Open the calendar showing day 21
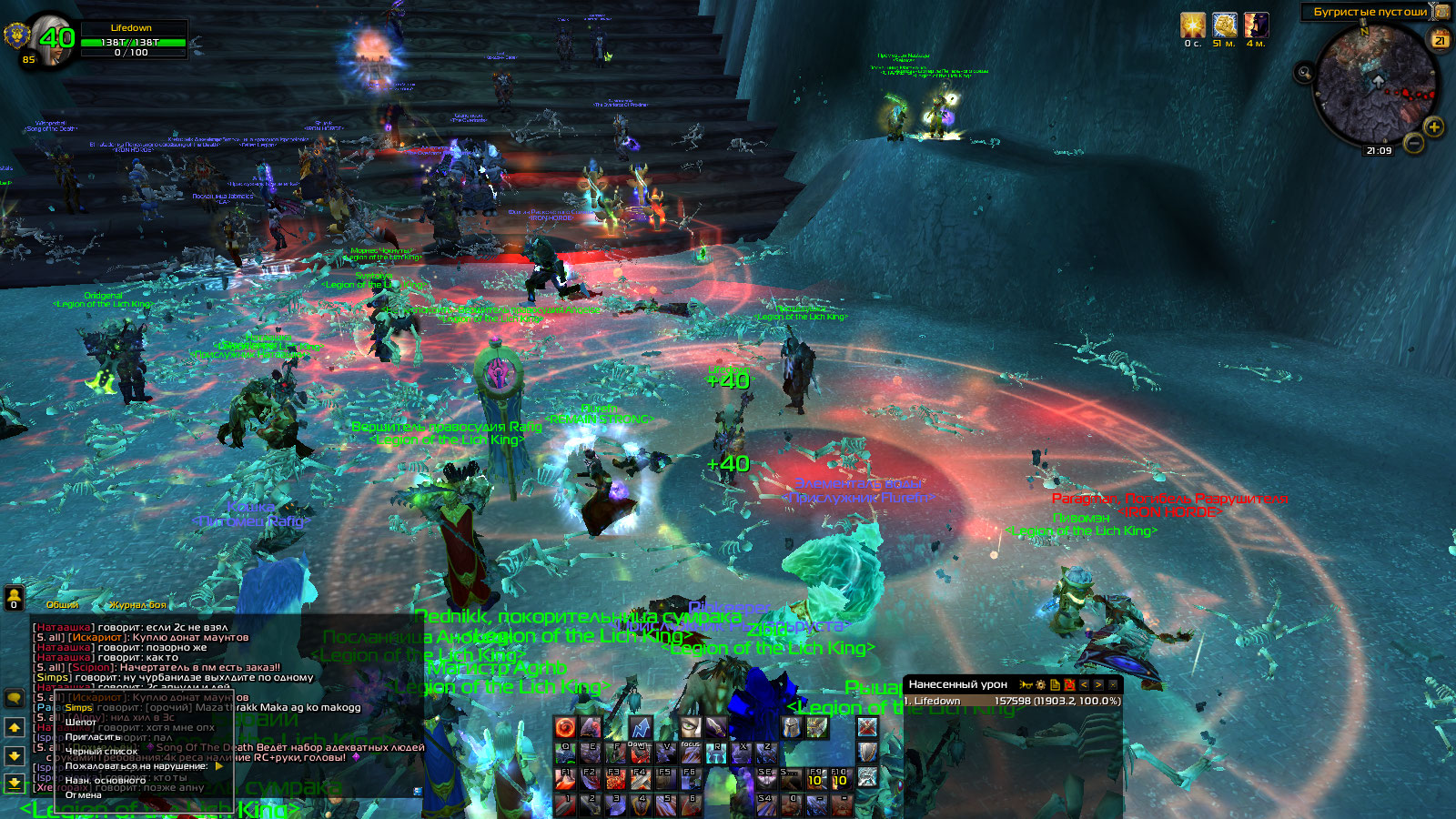The image size is (1456, 819). point(1440,40)
